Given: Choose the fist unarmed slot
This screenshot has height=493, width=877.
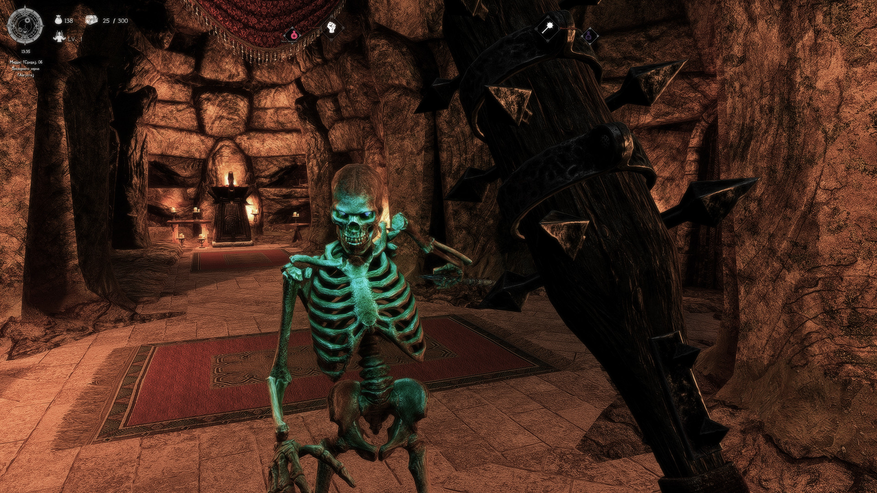Looking at the screenshot, I should tap(331, 27).
